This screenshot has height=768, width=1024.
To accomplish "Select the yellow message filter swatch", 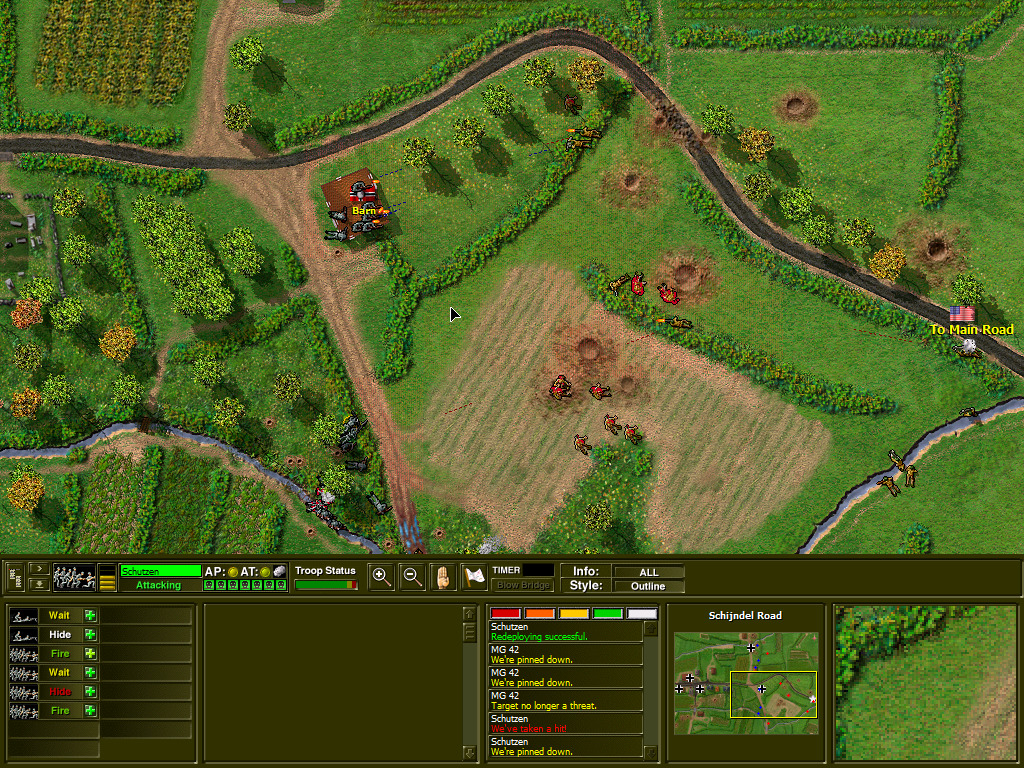I will (x=574, y=613).
